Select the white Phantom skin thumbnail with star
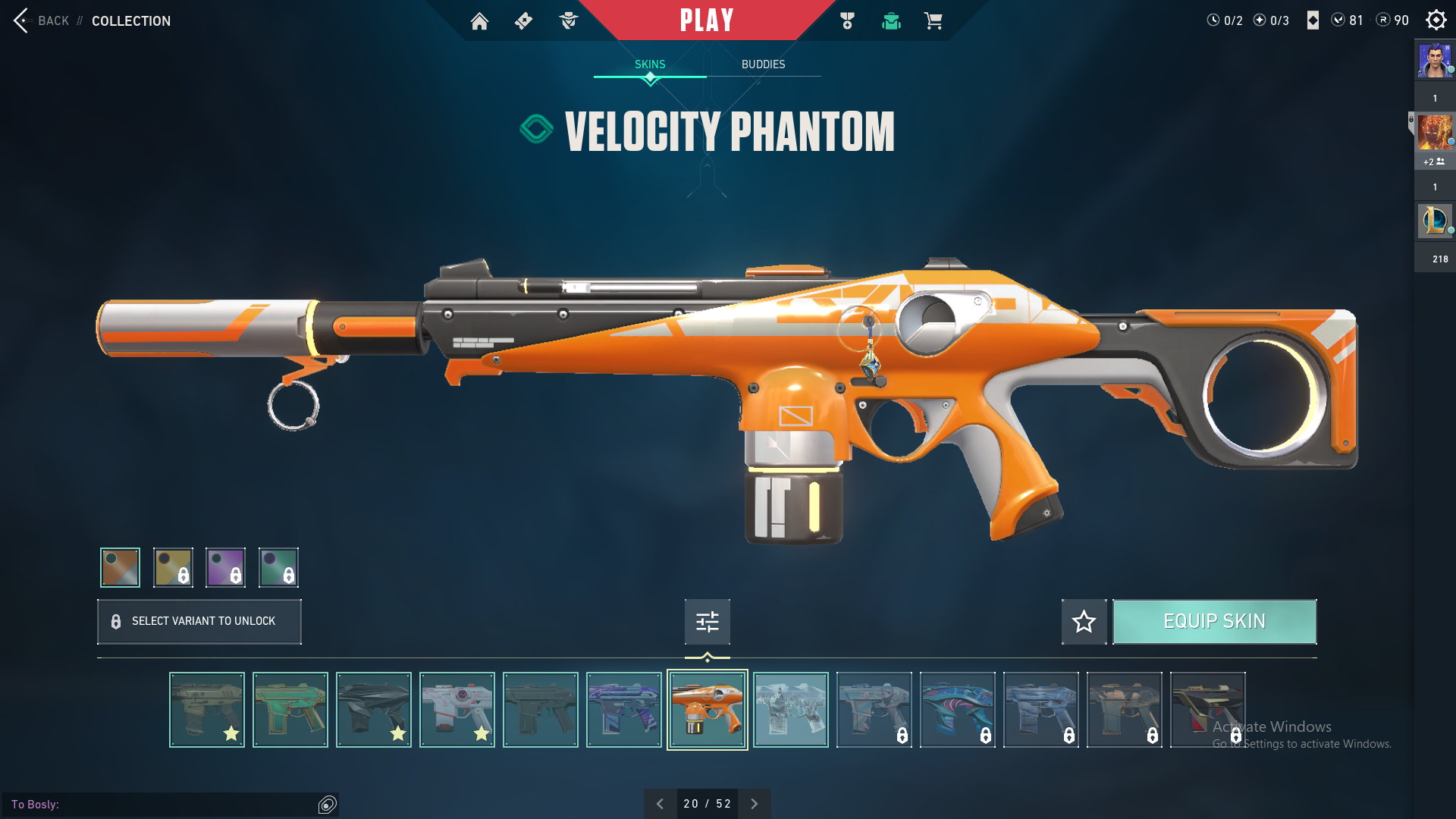 pos(457,710)
